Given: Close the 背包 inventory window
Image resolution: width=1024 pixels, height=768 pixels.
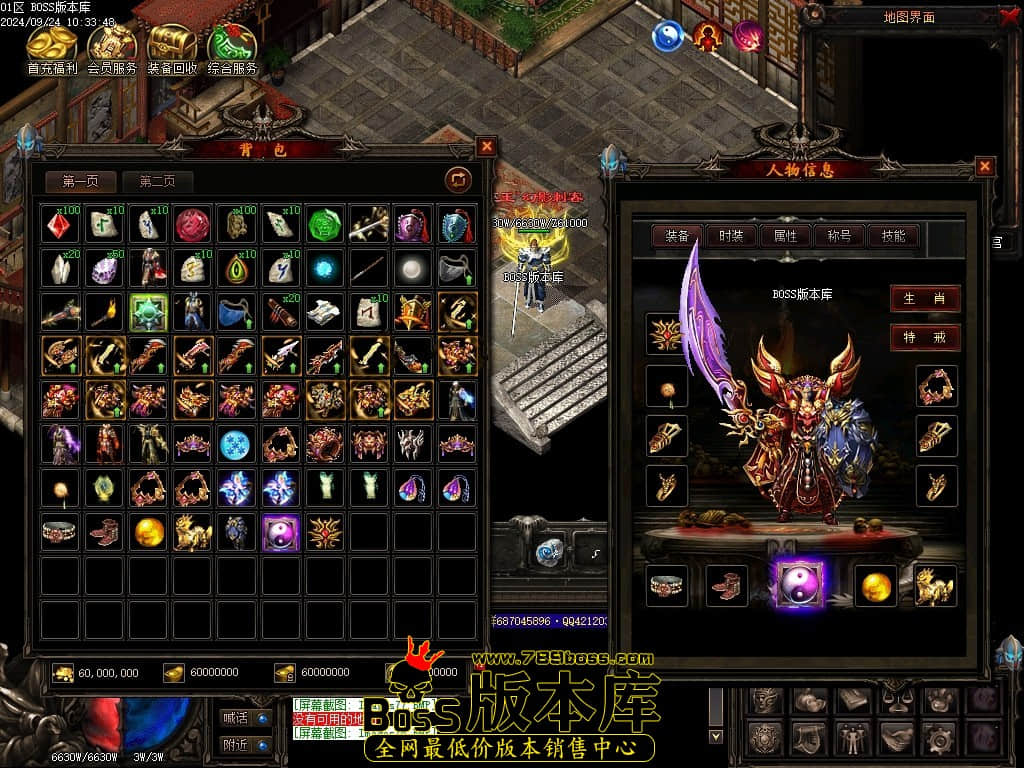Looking at the screenshot, I should click(x=486, y=146).
